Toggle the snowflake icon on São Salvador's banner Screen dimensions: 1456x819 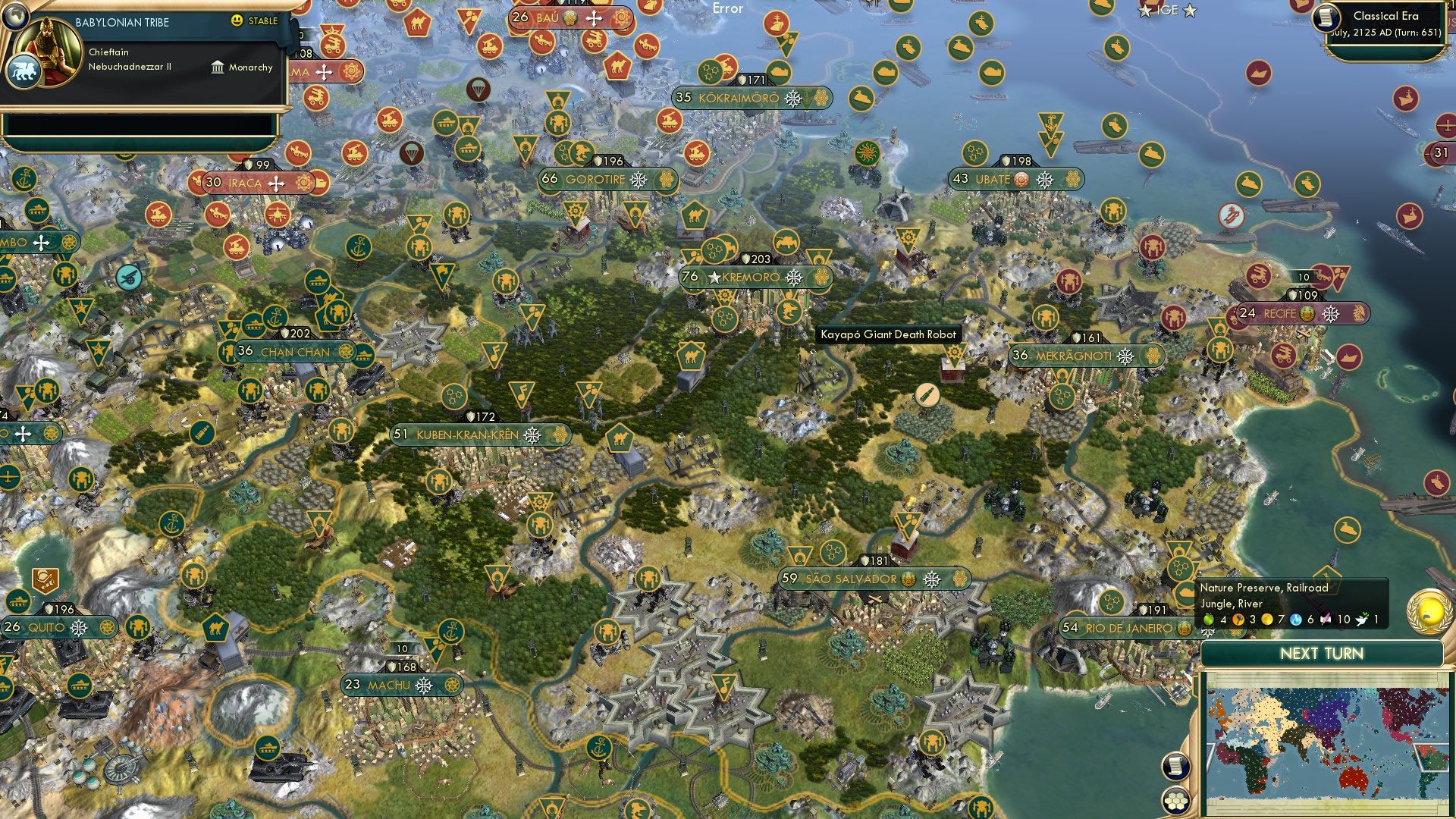pos(931,579)
